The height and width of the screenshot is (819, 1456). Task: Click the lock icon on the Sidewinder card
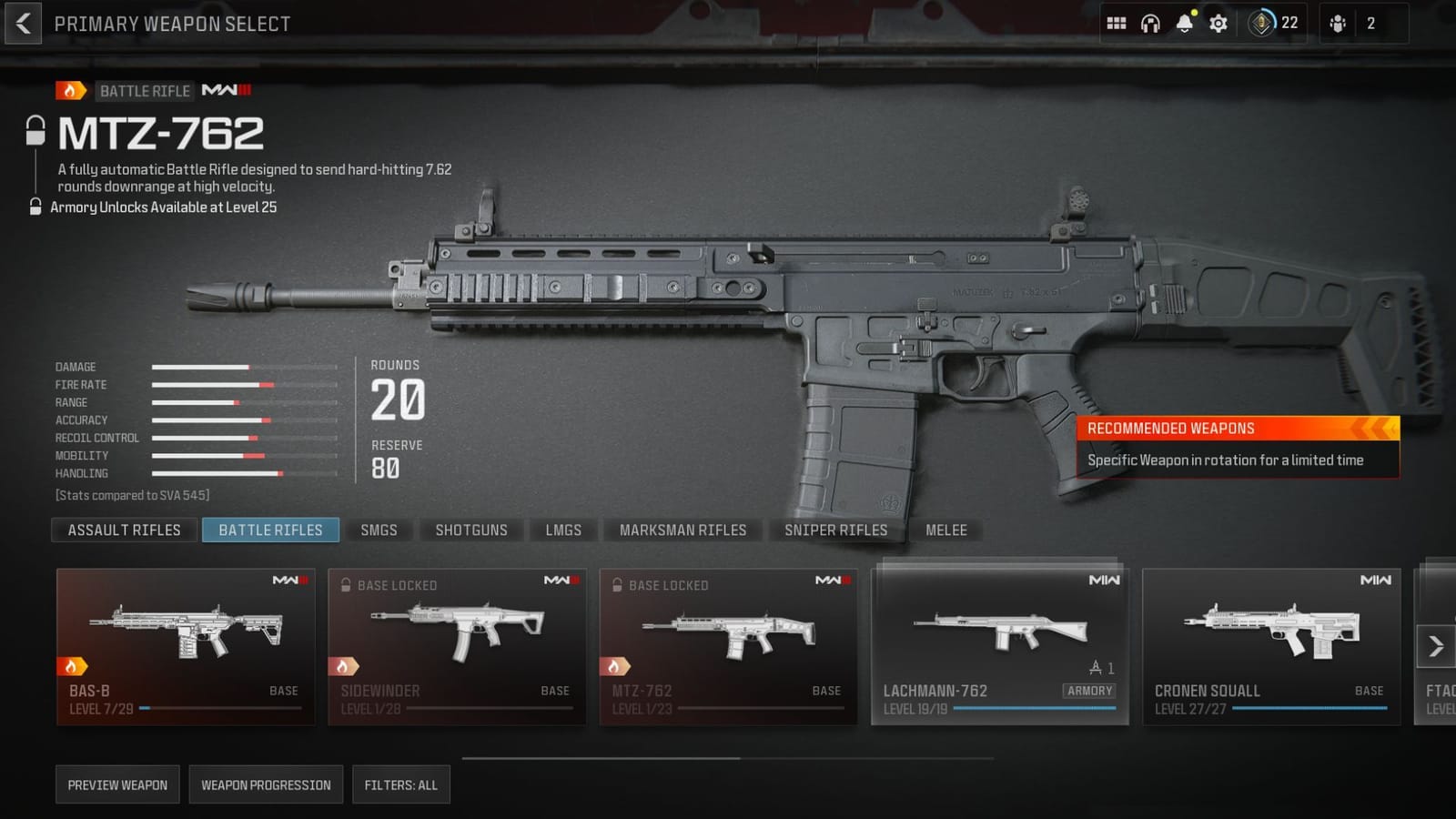point(347,585)
